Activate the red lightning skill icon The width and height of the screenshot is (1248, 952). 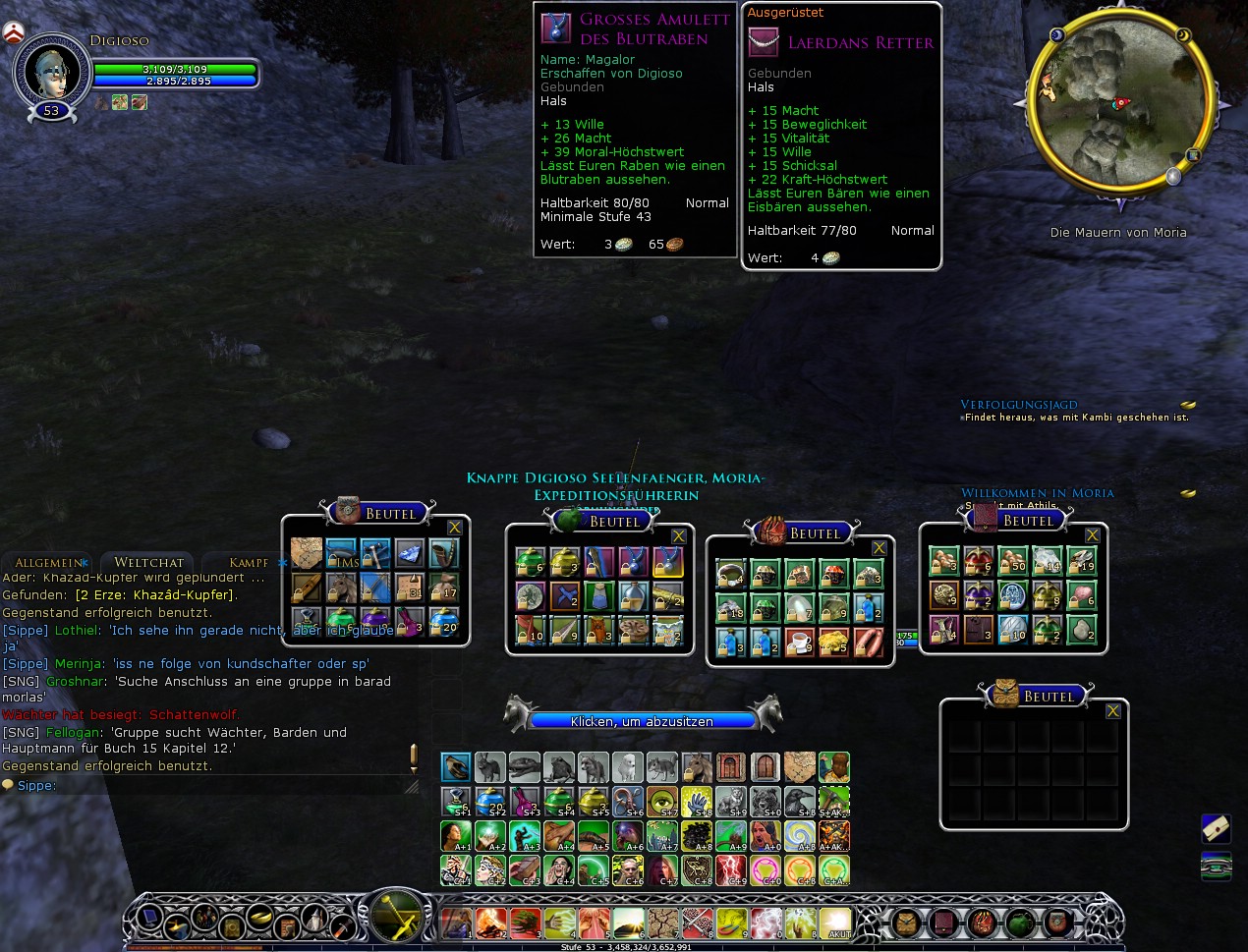[730, 869]
